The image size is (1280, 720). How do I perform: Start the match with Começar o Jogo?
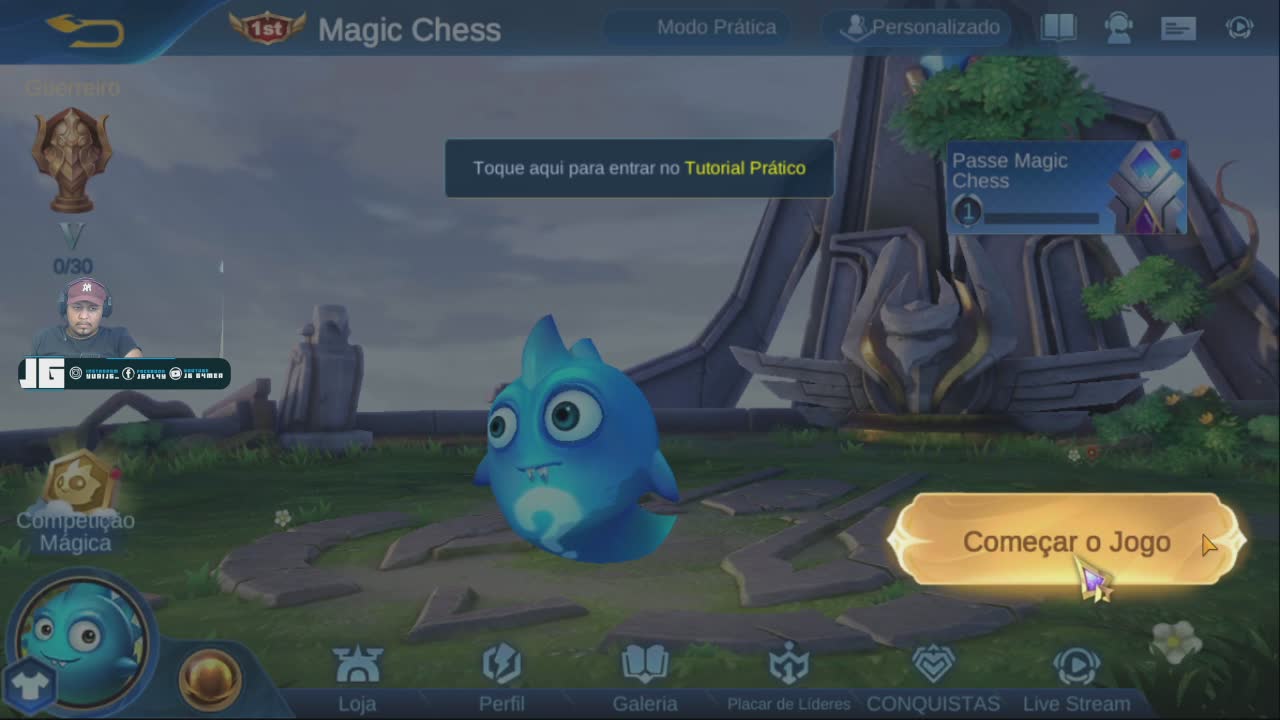click(x=1066, y=541)
